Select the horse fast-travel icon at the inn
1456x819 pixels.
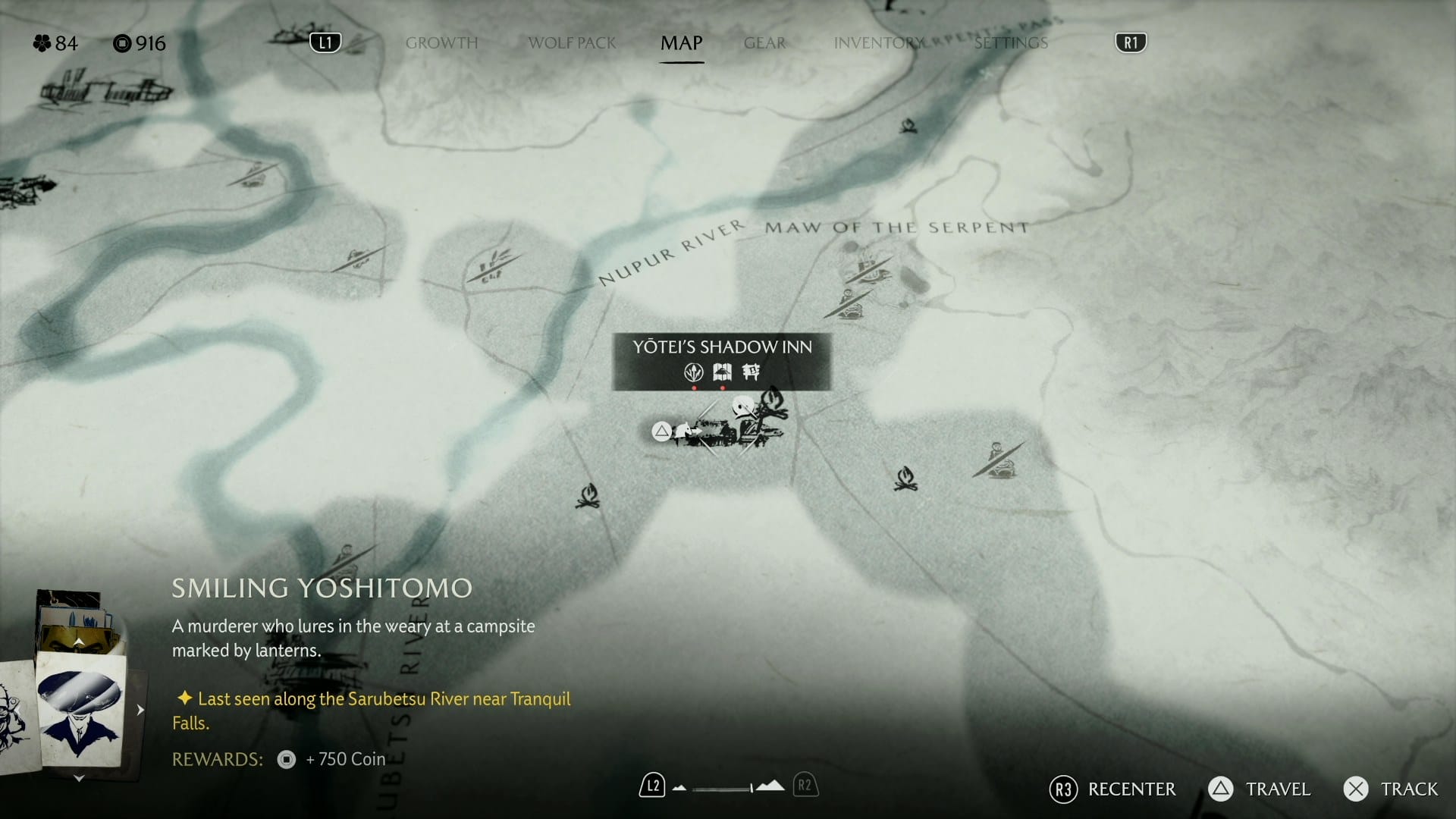coord(685,431)
